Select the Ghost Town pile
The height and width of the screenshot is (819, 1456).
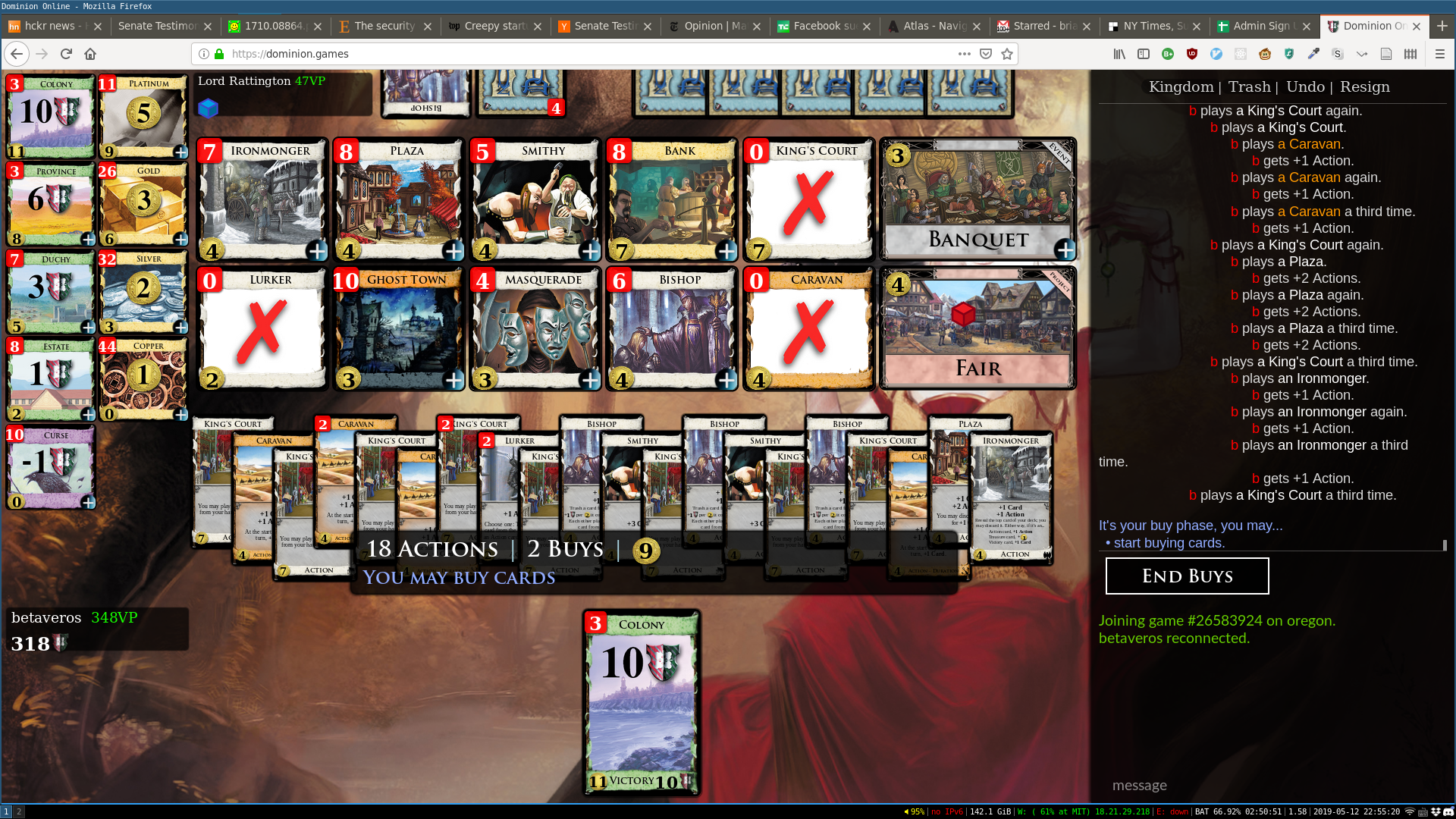click(399, 329)
